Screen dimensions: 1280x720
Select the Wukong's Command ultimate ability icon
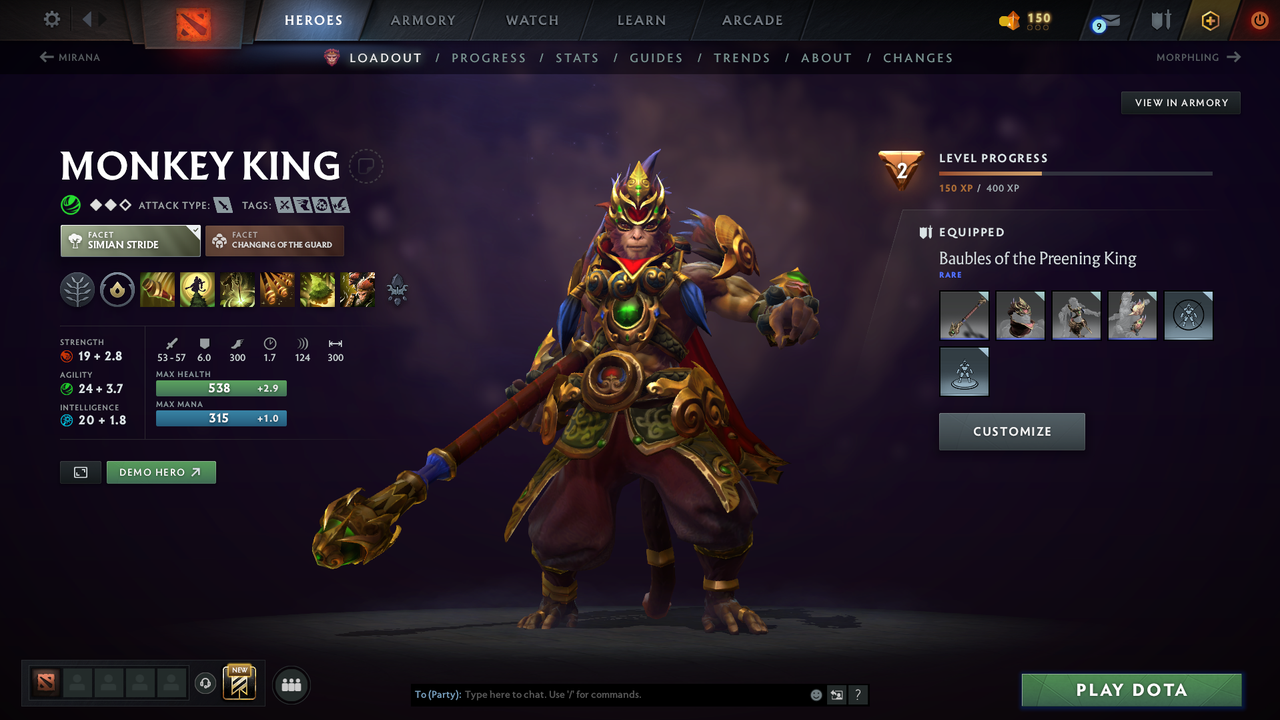pyautogui.click(x=357, y=290)
